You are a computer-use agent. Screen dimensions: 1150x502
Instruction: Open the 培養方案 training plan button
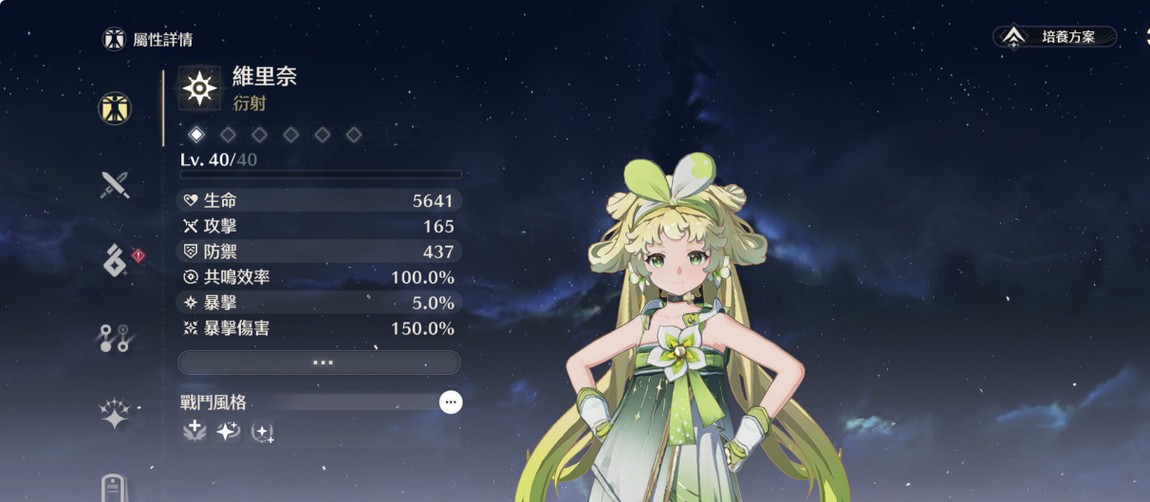[1055, 37]
